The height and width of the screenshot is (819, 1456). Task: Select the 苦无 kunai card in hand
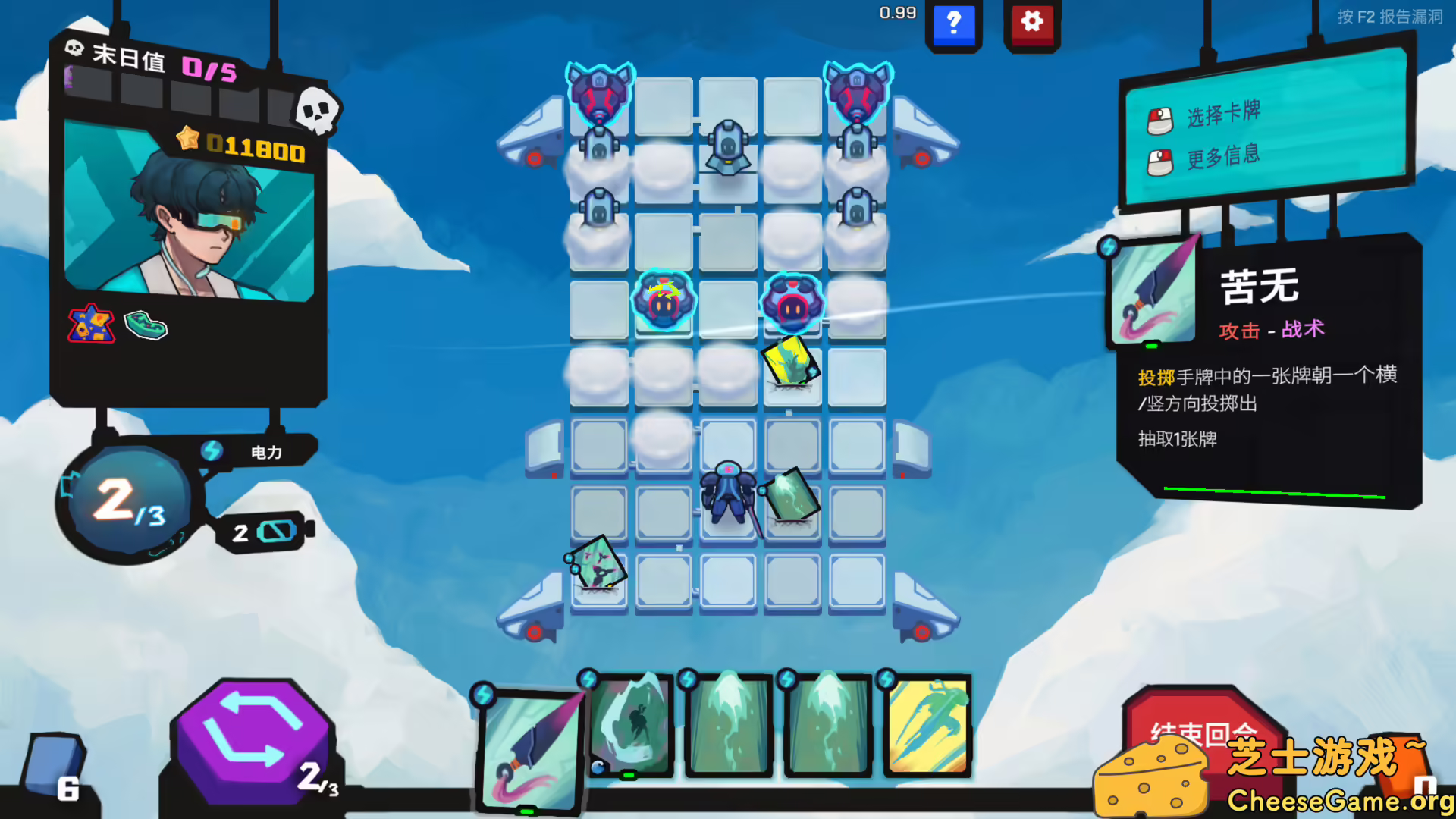click(x=531, y=751)
